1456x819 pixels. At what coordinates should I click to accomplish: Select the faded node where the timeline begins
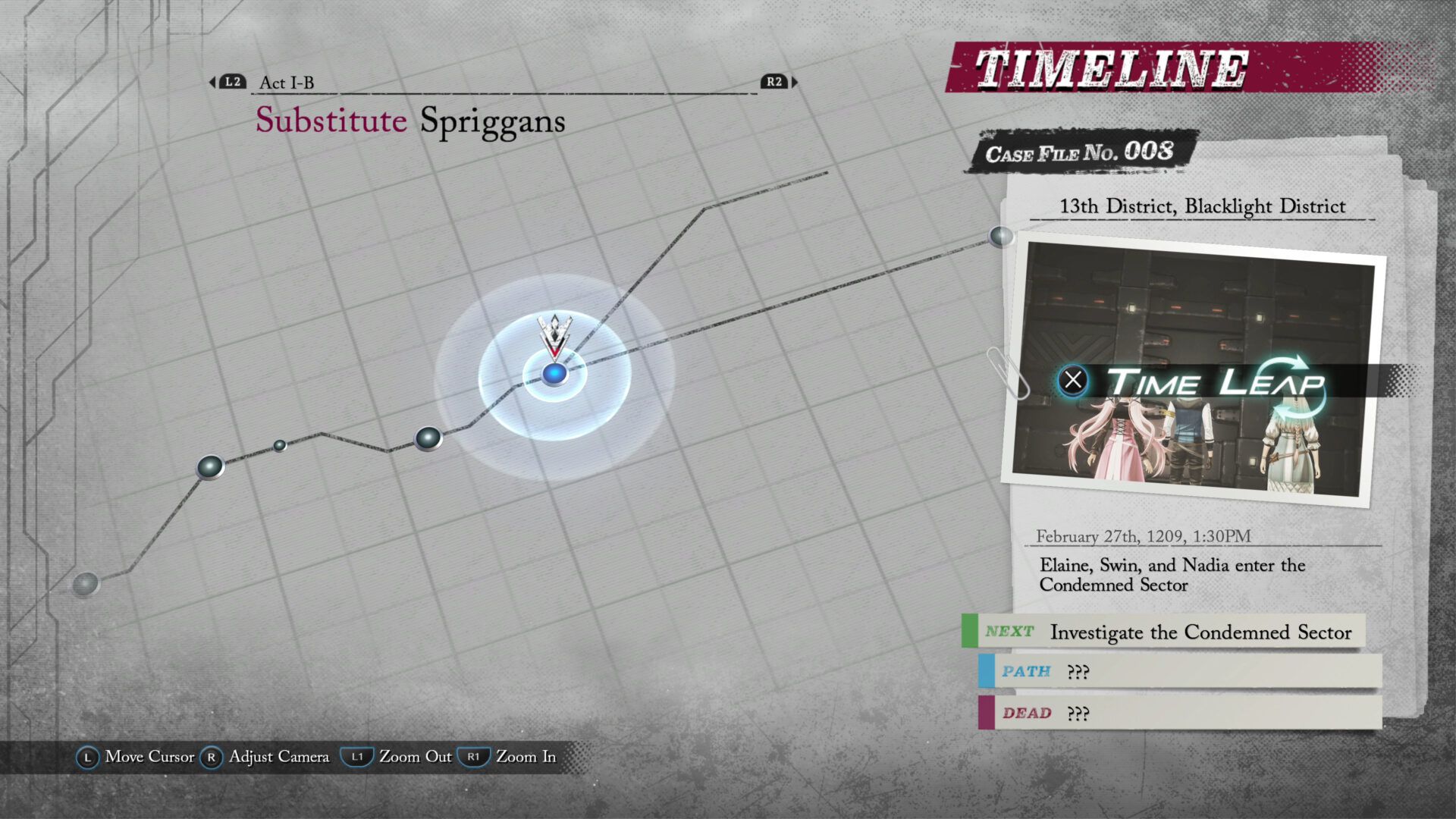pyautogui.click(x=86, y=584)
